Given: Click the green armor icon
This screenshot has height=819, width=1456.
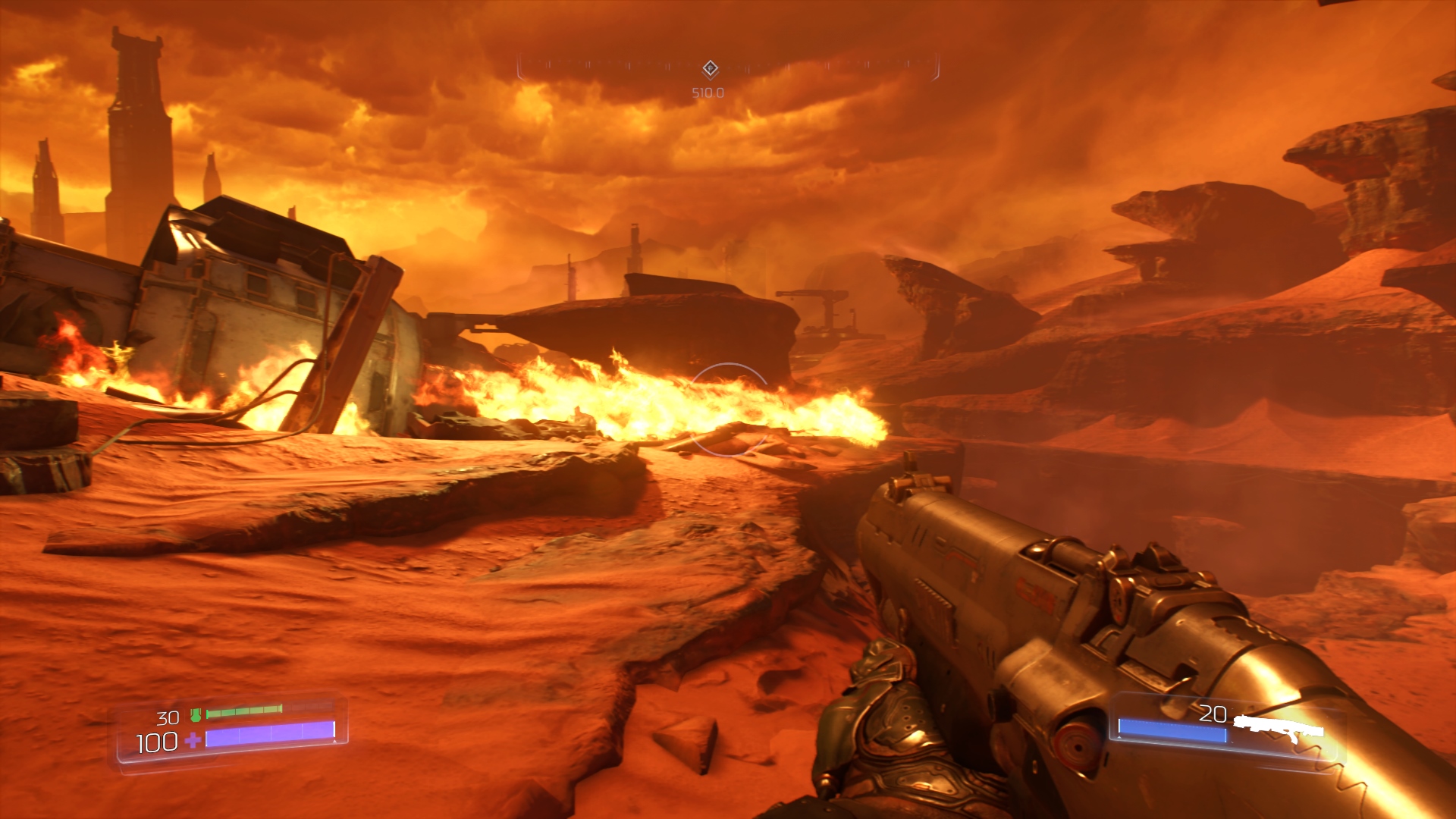Looking at the screenshot, I should [x=196, y=714].
